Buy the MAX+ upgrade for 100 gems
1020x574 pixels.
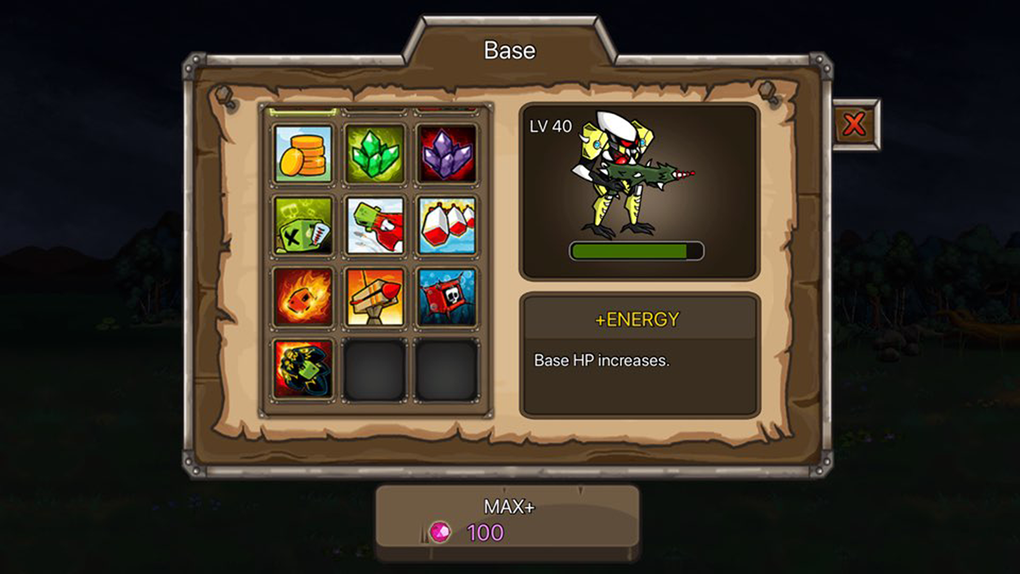click(x=507, y=521)
